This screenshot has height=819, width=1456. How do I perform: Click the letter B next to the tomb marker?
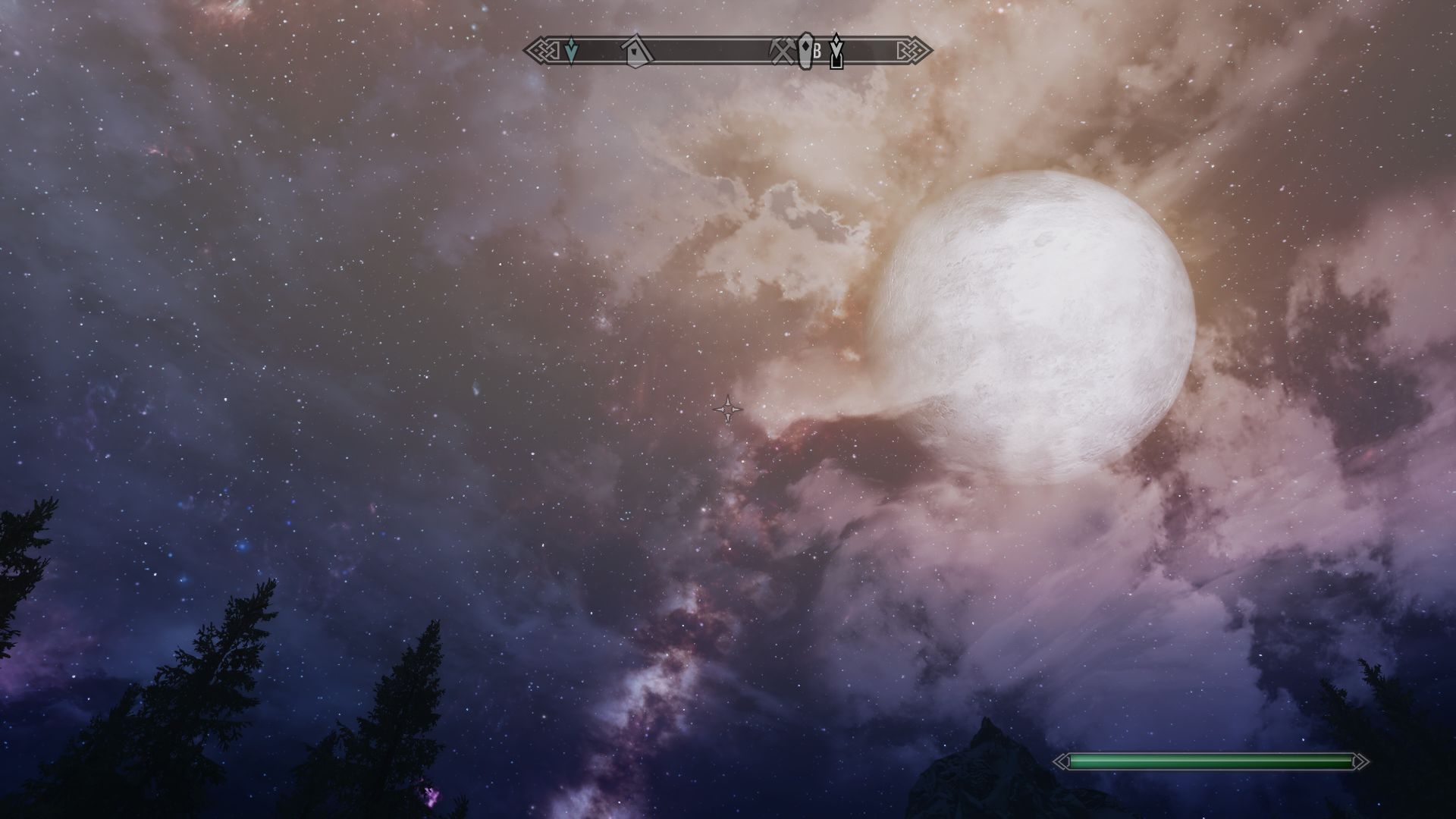click(x=817, y=52)
